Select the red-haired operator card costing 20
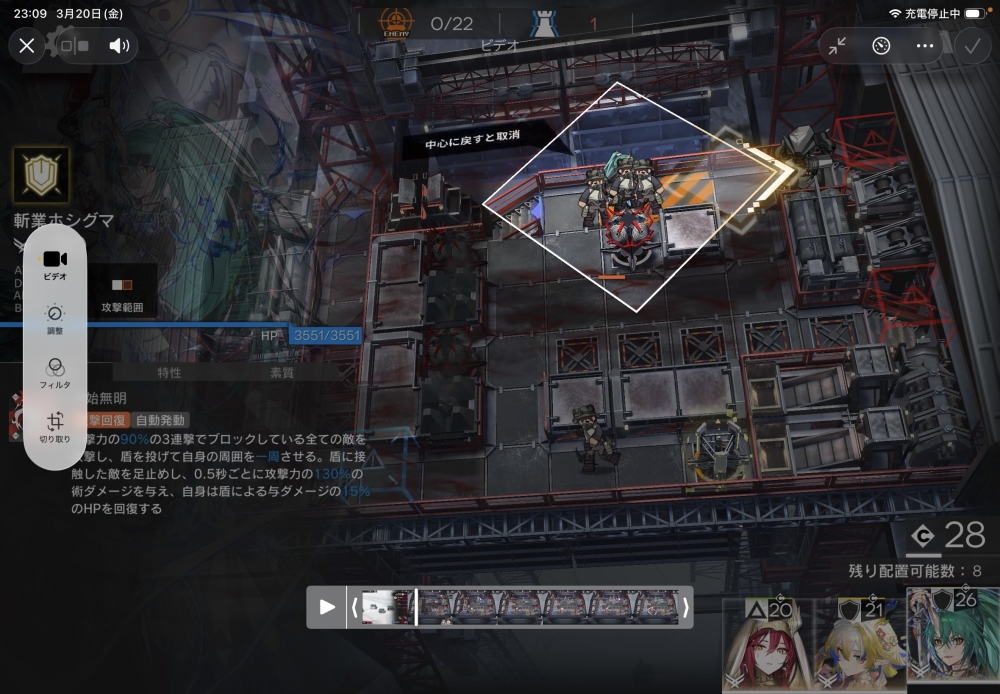Screen dimensions: 1000x694 click(765, 646)
